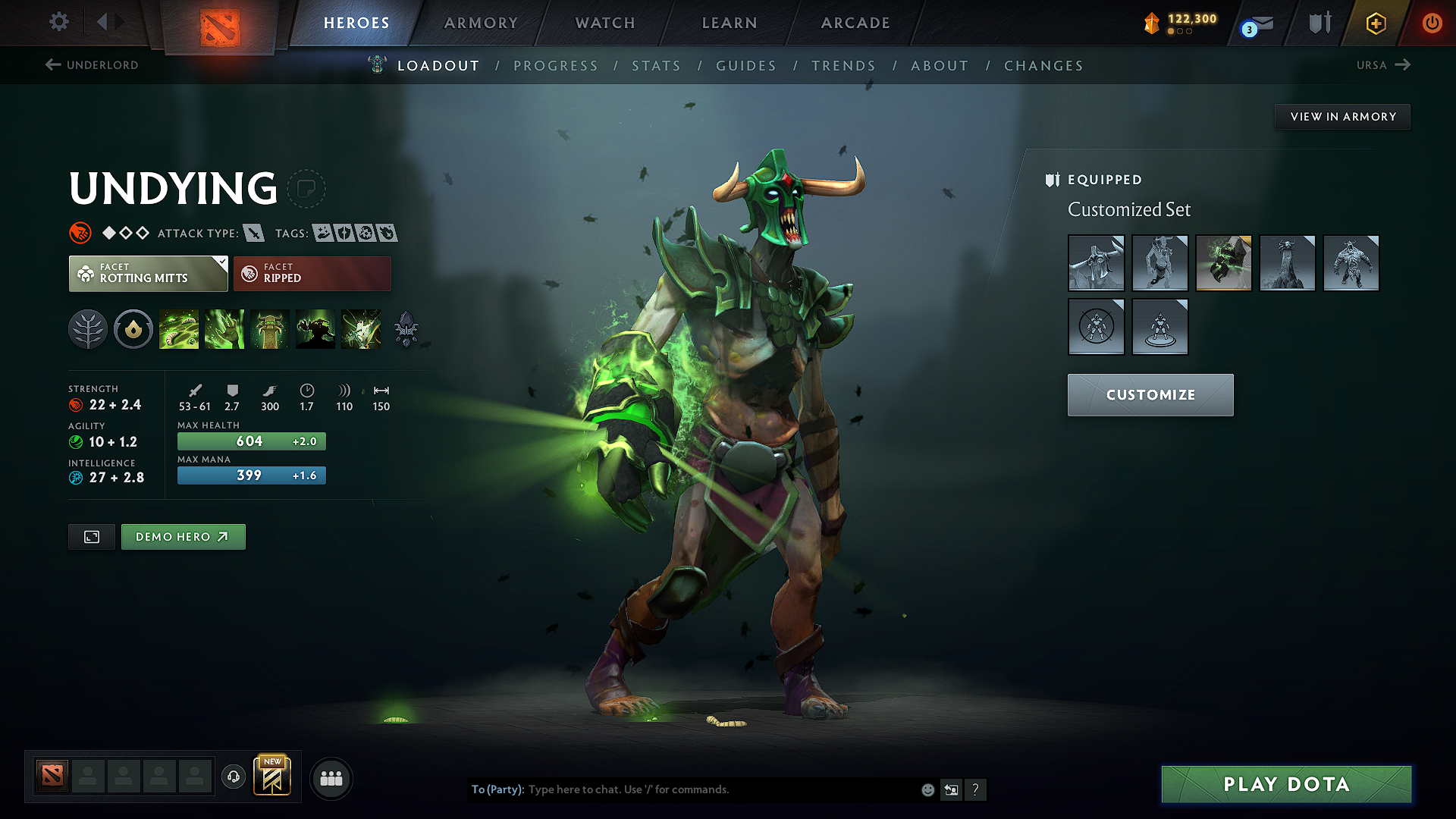The width and height of the screenshot is (1456, 819).
Task: Click the CUSTOMIZE button
Action: click(x=1150, y=394)
